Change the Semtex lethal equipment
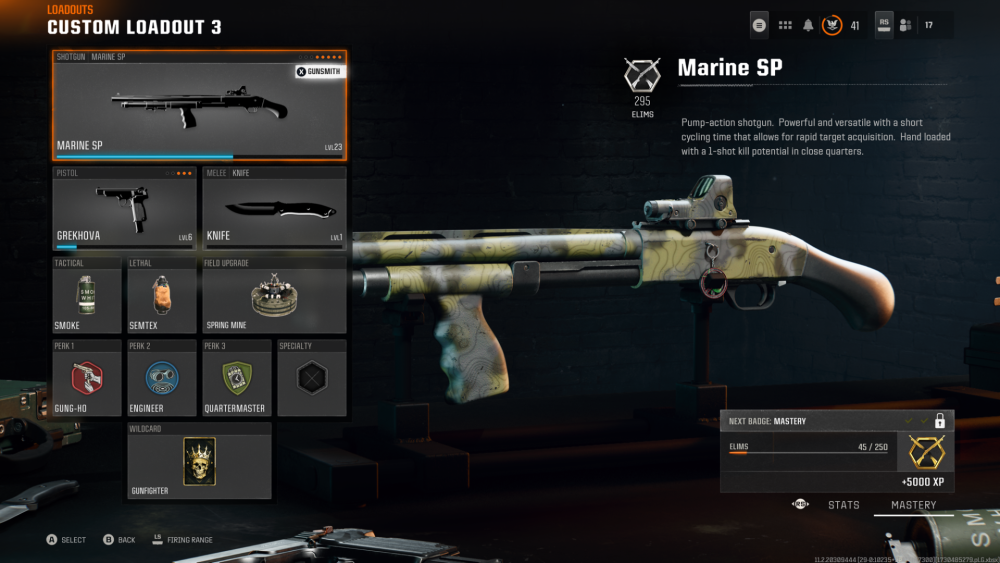This screenshot has width=1000, height=563. [162, 296]
